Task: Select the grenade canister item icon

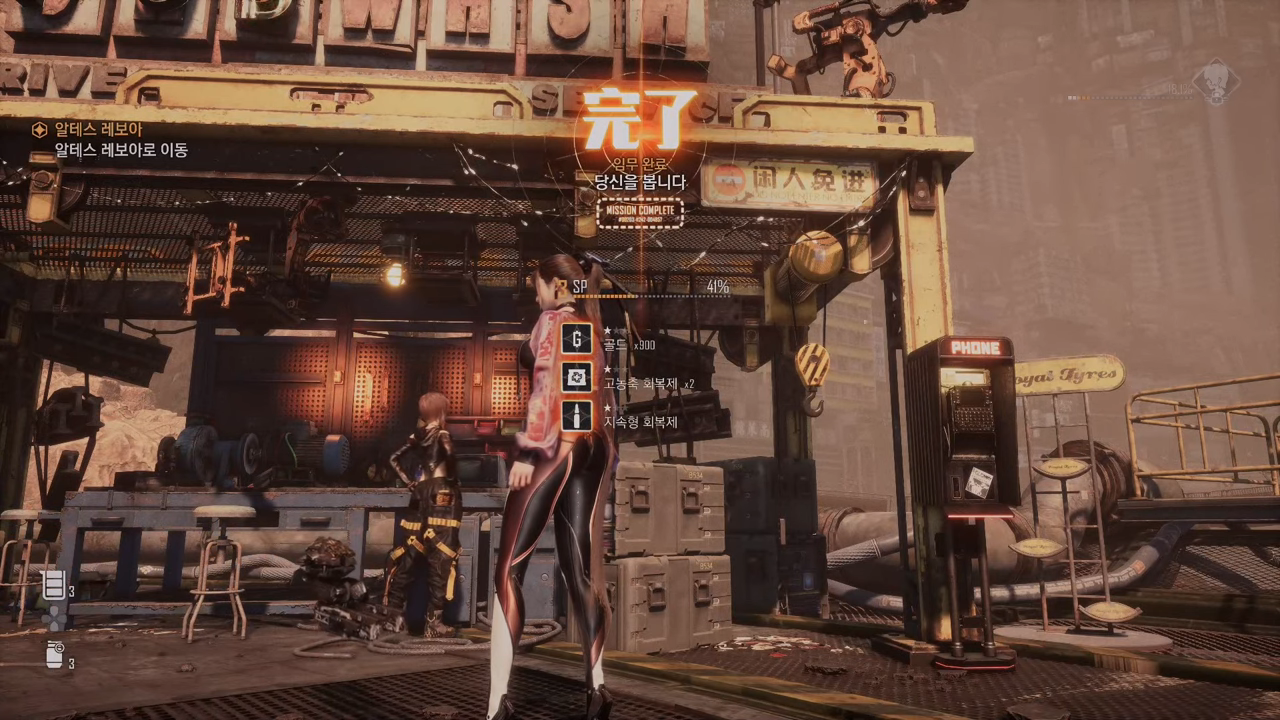Action: [x=54, y=655]
